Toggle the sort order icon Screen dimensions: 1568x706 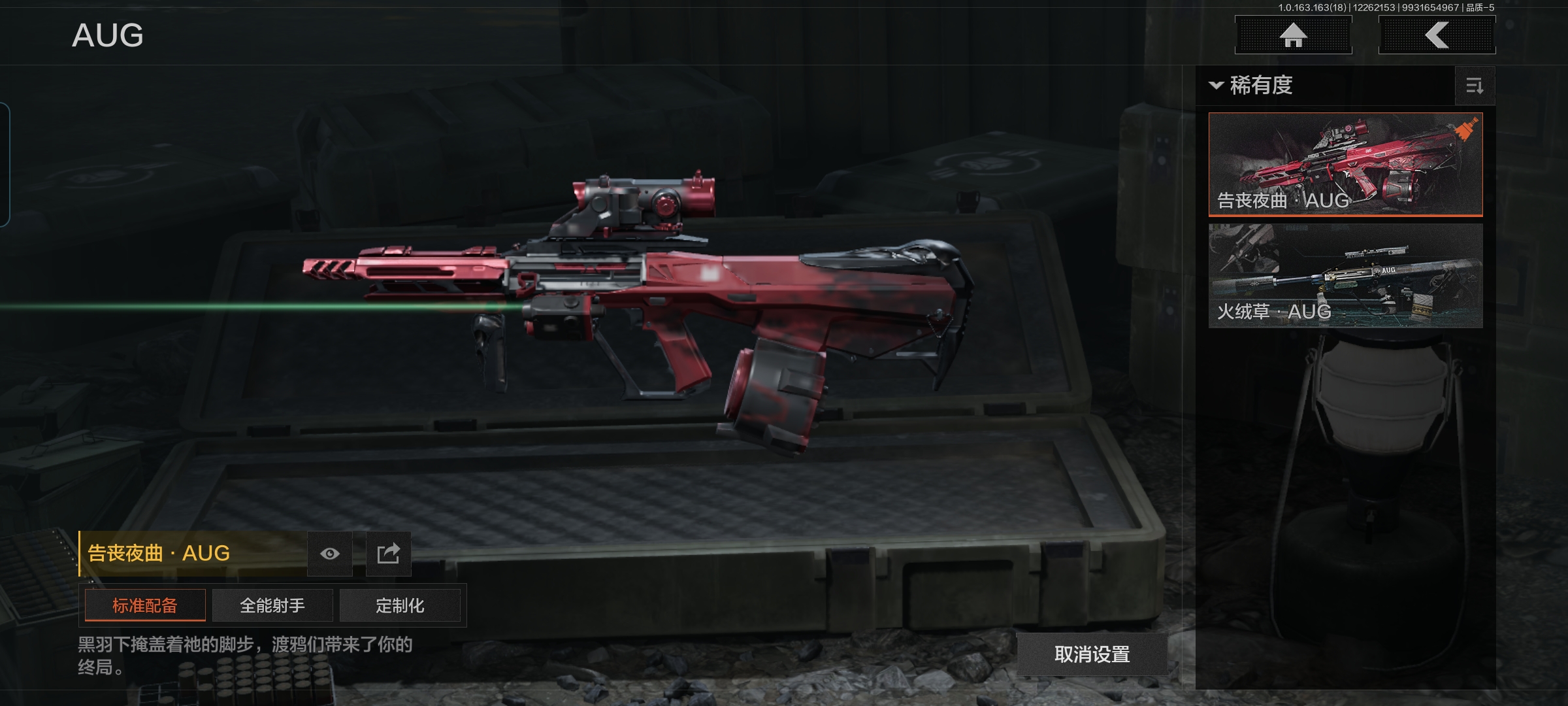click(1475, 86)
